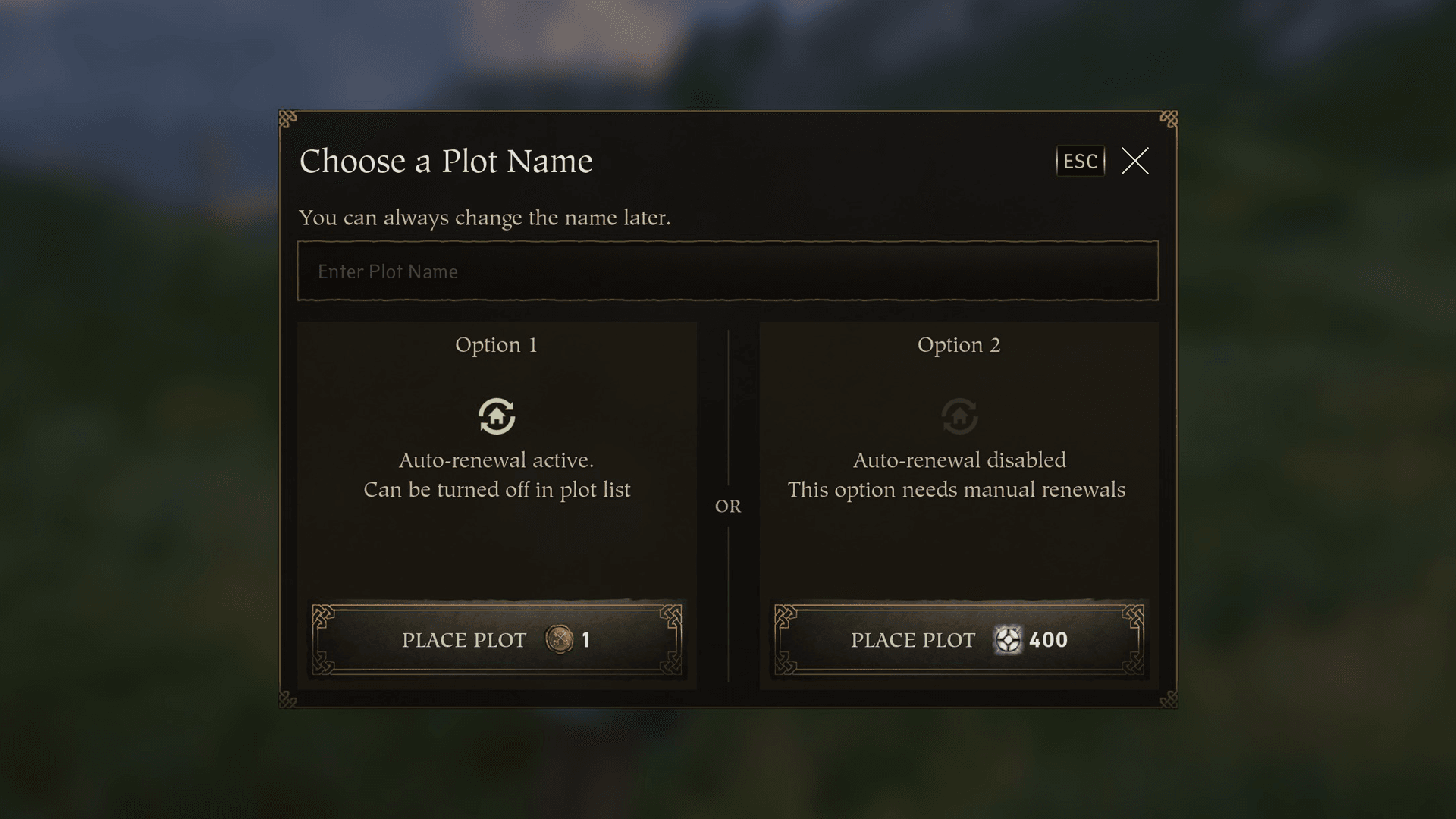Click the copper coin icon next to 1
The image size is (1456, 819).
(x=559, y=640)
